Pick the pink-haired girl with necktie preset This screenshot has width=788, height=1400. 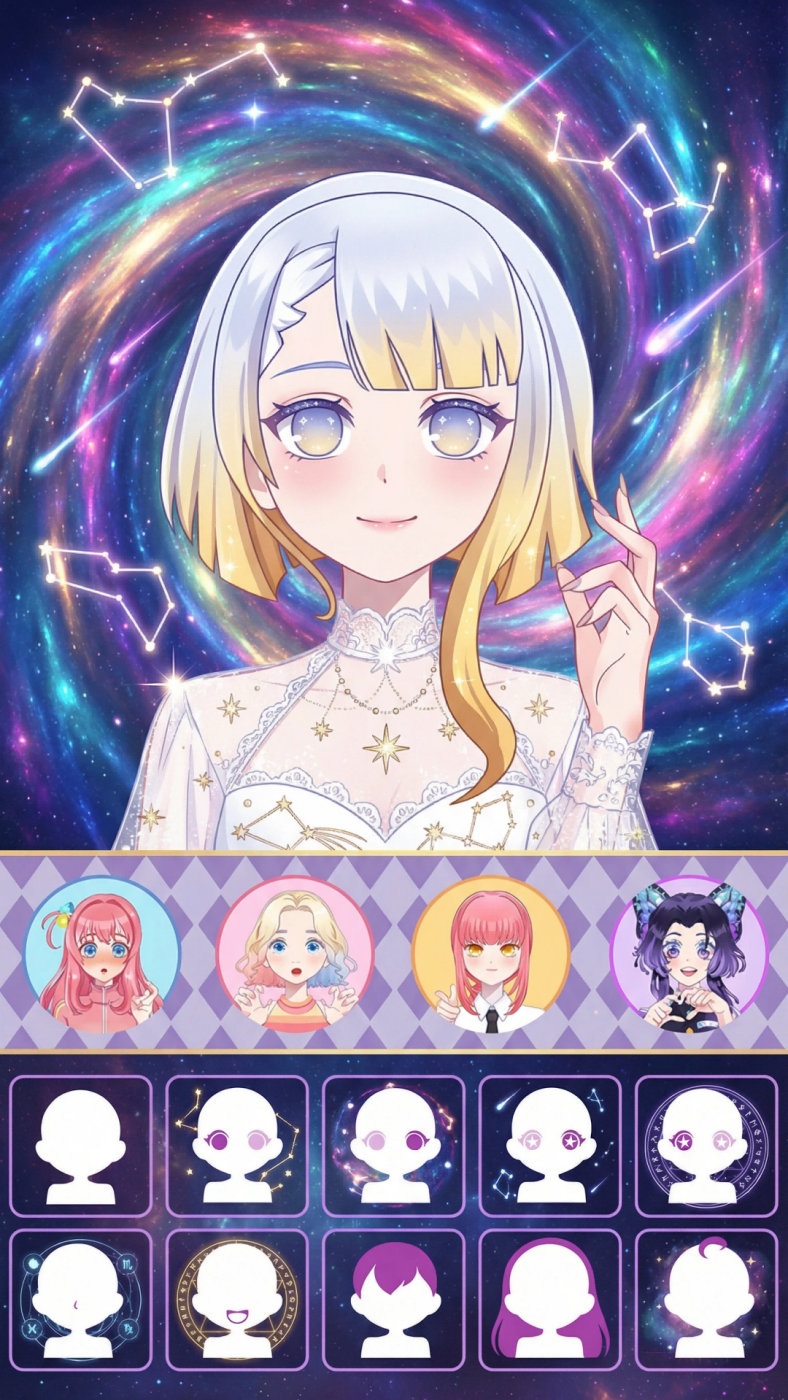click(x=490, y=954)
